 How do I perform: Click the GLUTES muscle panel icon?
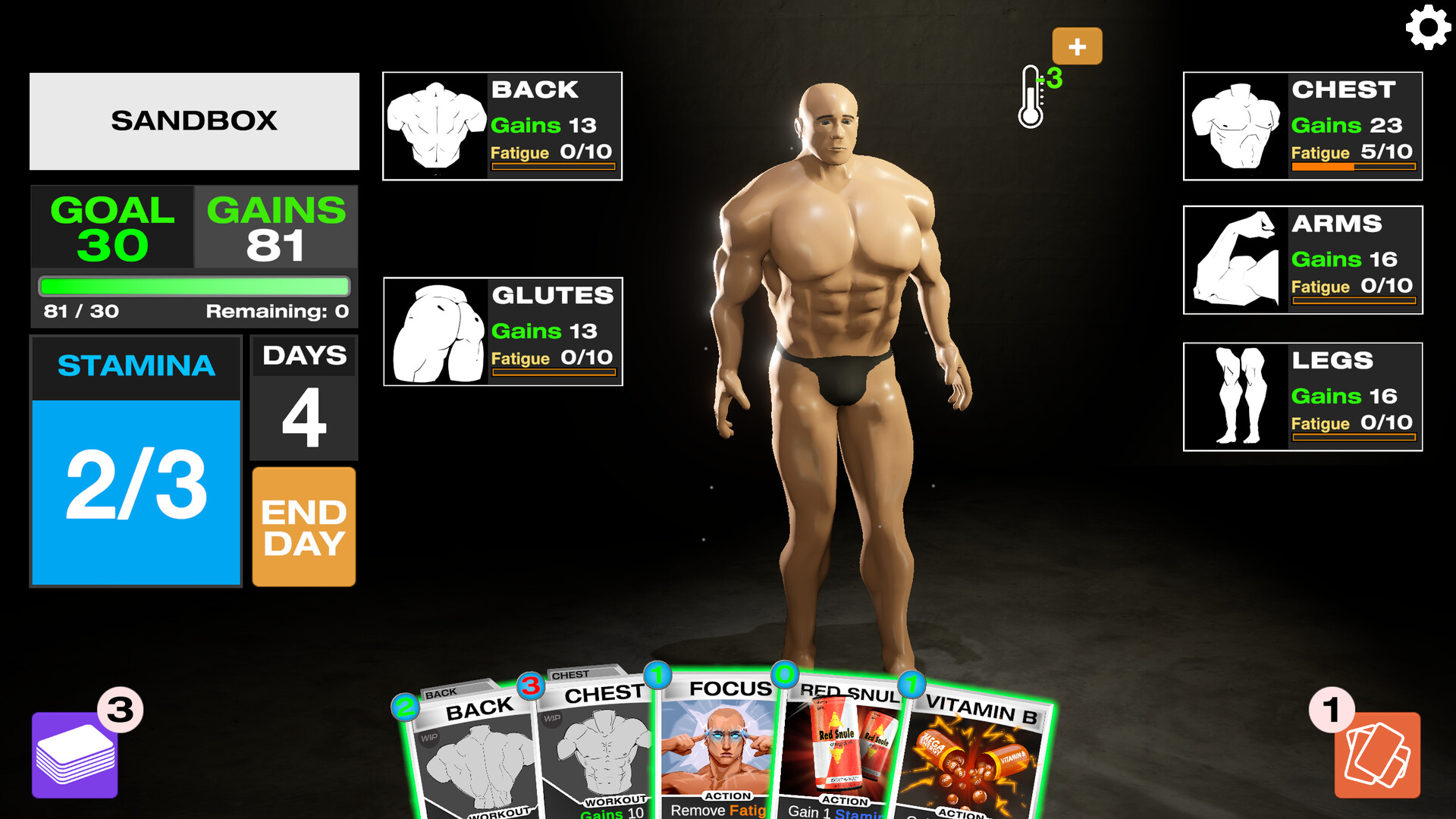[436, 331]
